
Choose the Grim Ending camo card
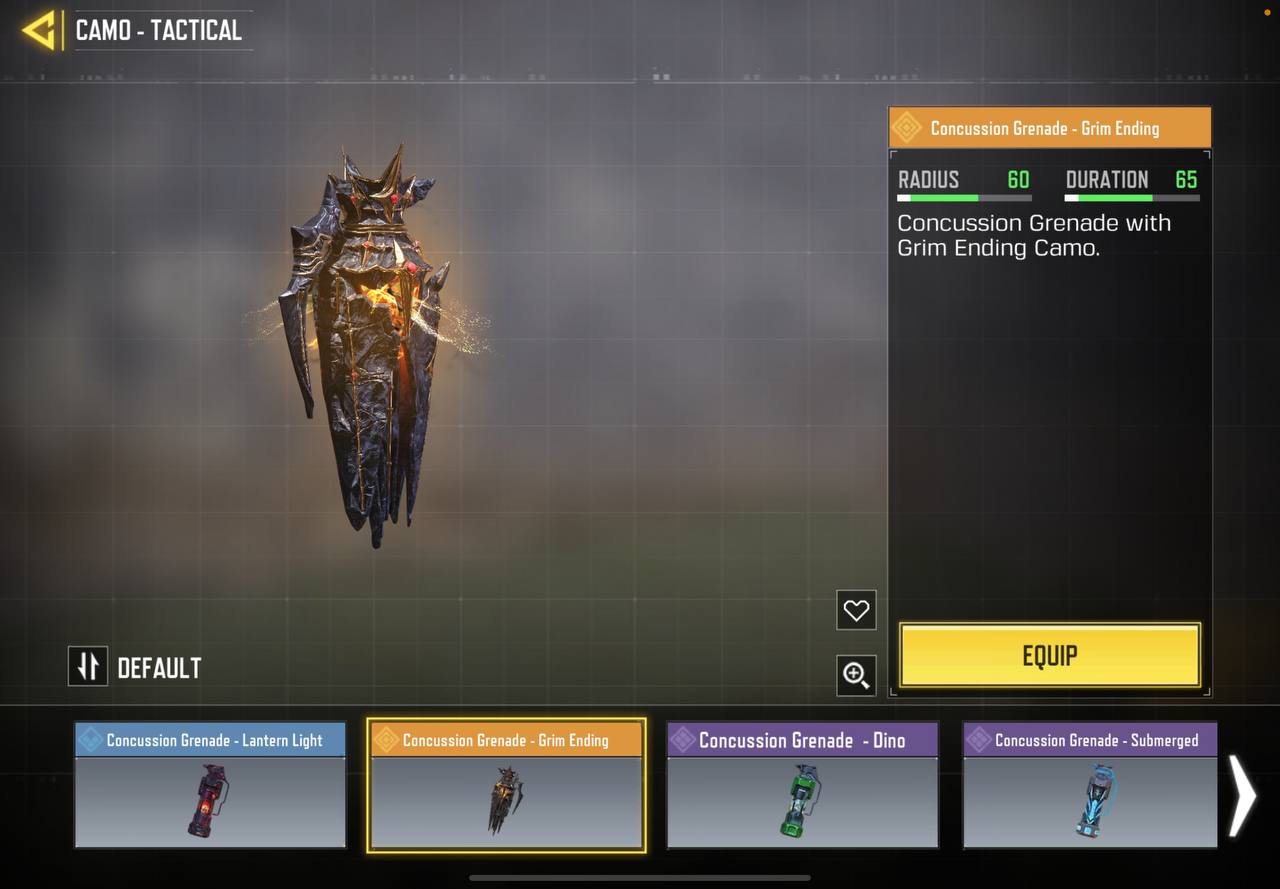pos(506,786)
